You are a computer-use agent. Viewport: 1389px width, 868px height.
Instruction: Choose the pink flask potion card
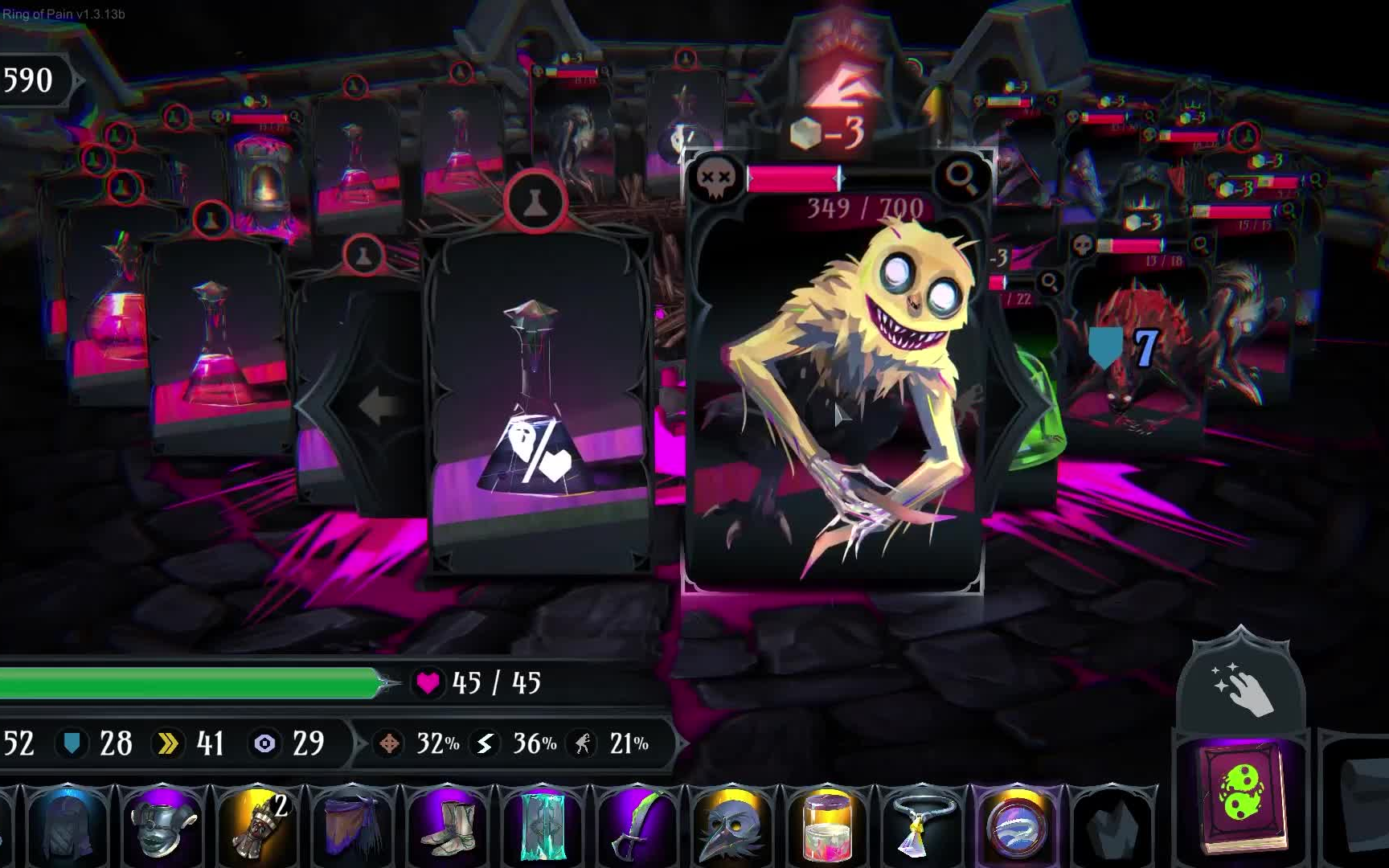(215, 354)
